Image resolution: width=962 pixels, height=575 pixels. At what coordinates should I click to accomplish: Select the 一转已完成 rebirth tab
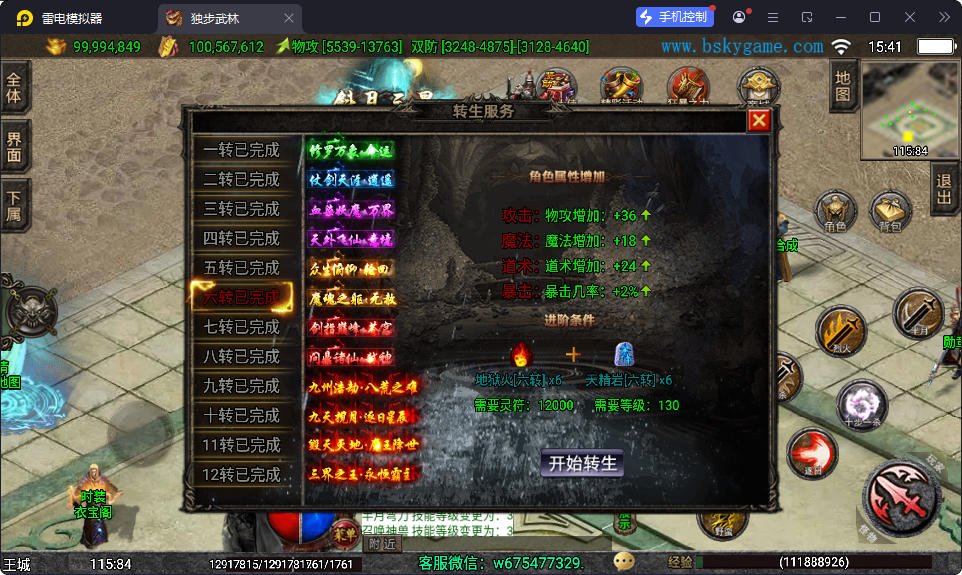click(x=242, y=150)
